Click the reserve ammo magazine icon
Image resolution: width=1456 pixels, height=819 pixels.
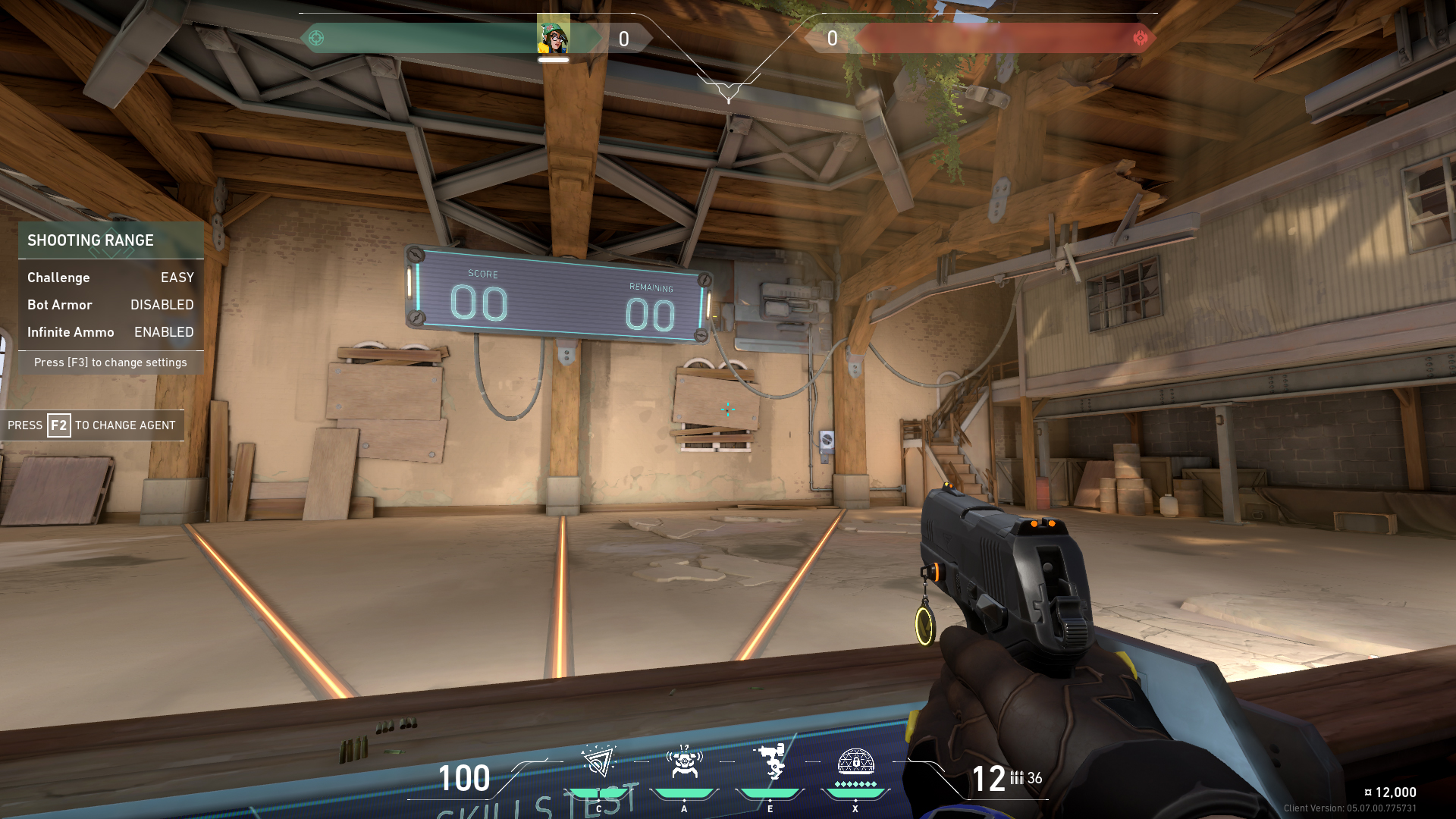pyautogui.click(x=1016, y=777)
